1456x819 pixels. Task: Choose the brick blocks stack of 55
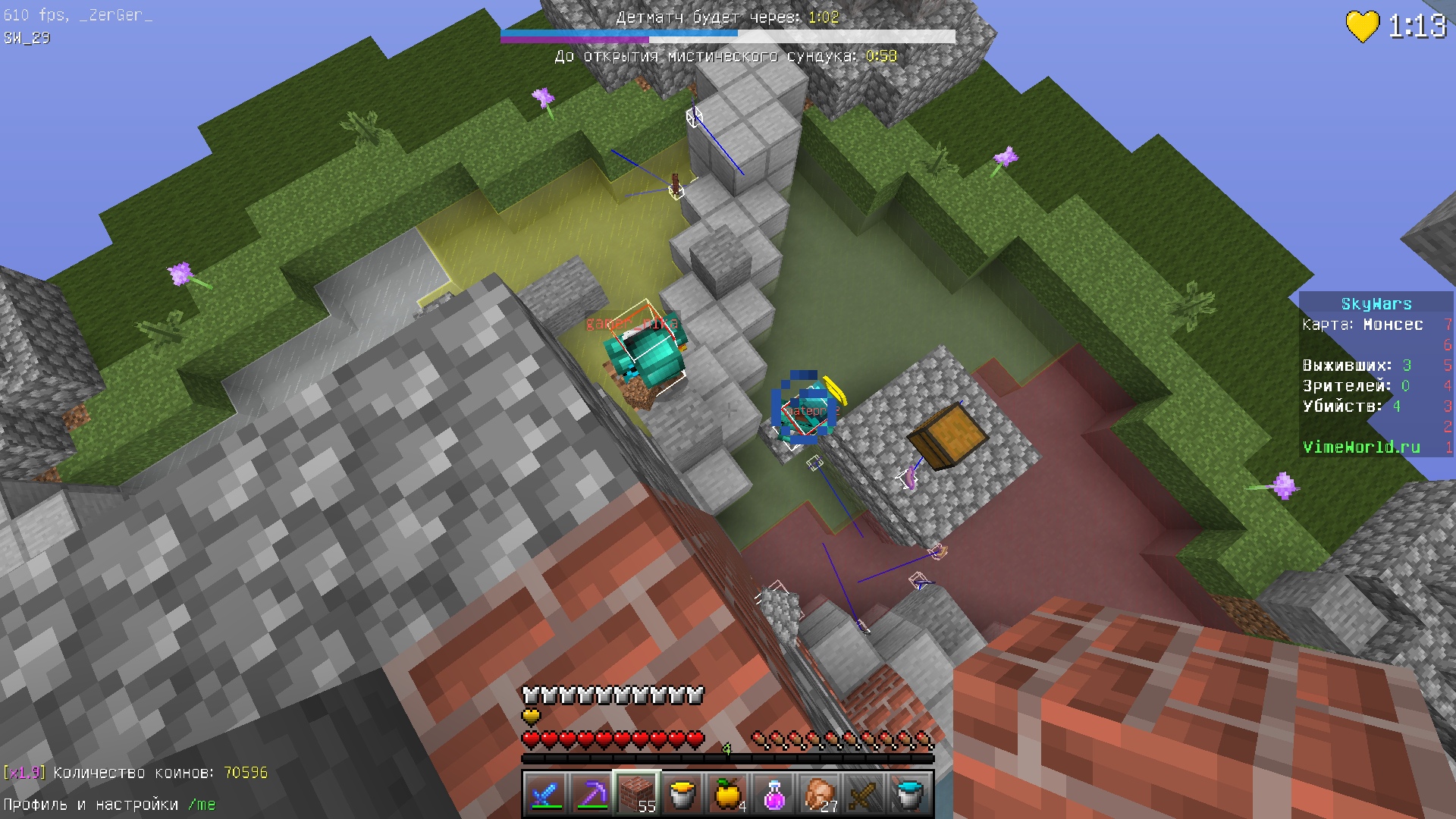click(636, 794)
